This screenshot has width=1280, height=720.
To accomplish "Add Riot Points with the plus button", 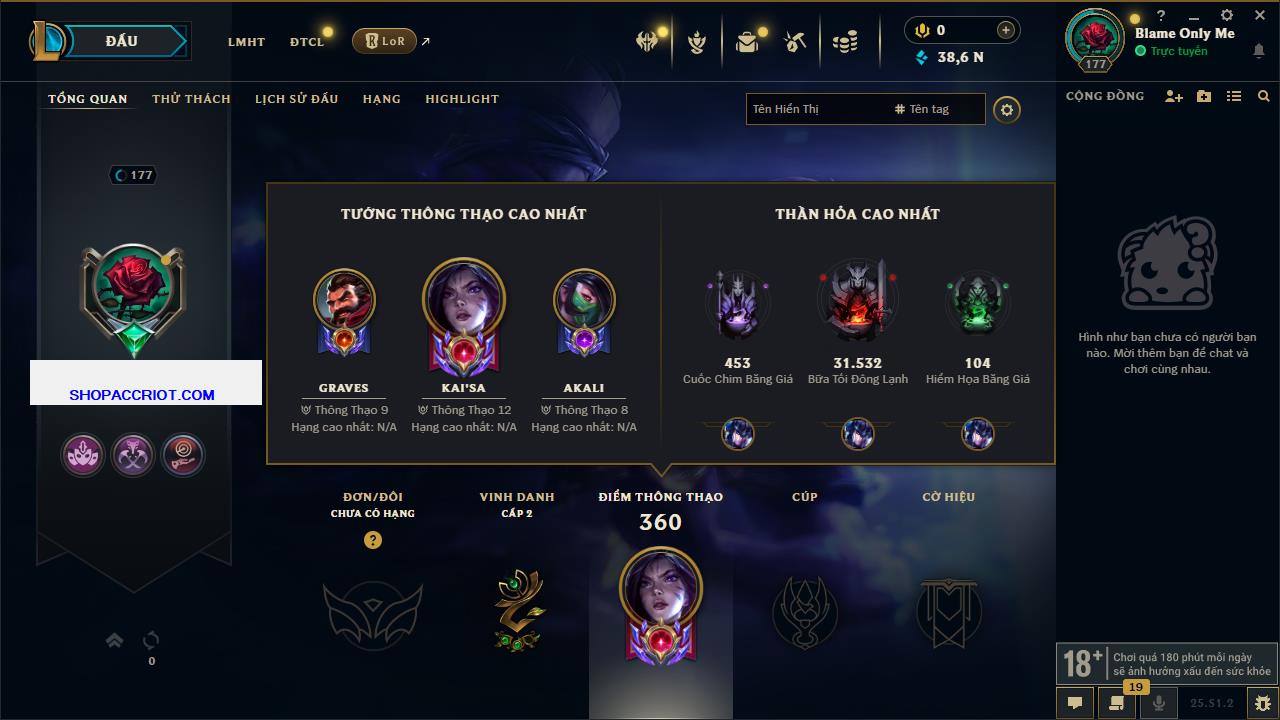I will (x=1005, y=31).
